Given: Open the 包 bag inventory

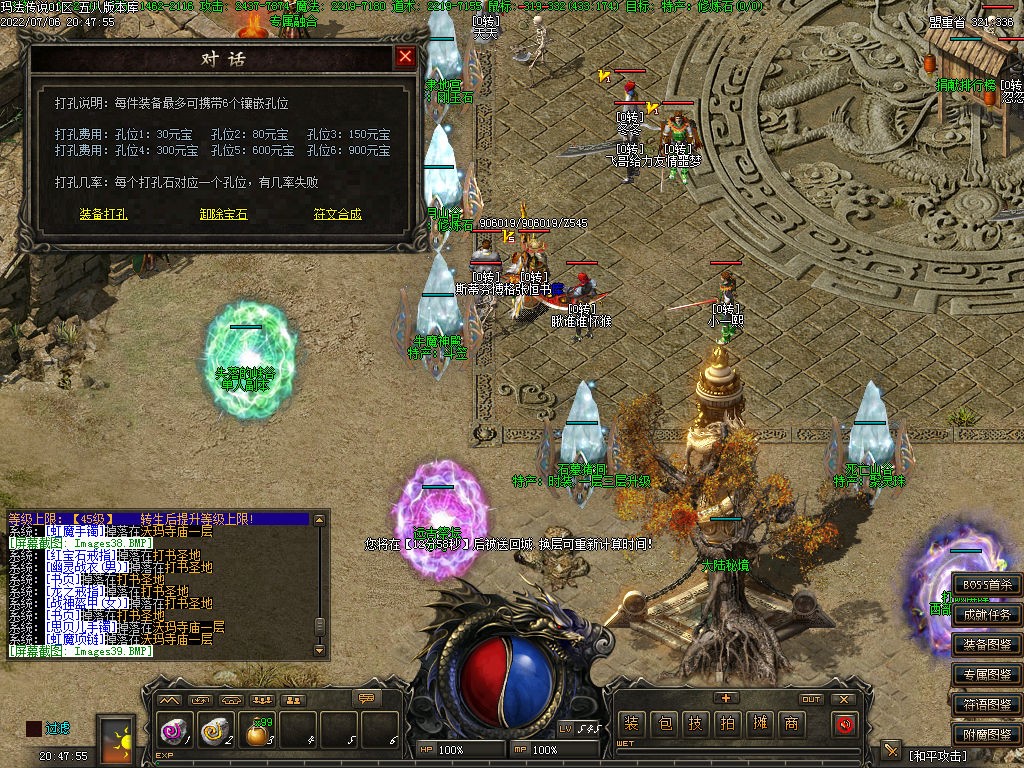Looking at the screenshot, I should [x=663, y=724].
